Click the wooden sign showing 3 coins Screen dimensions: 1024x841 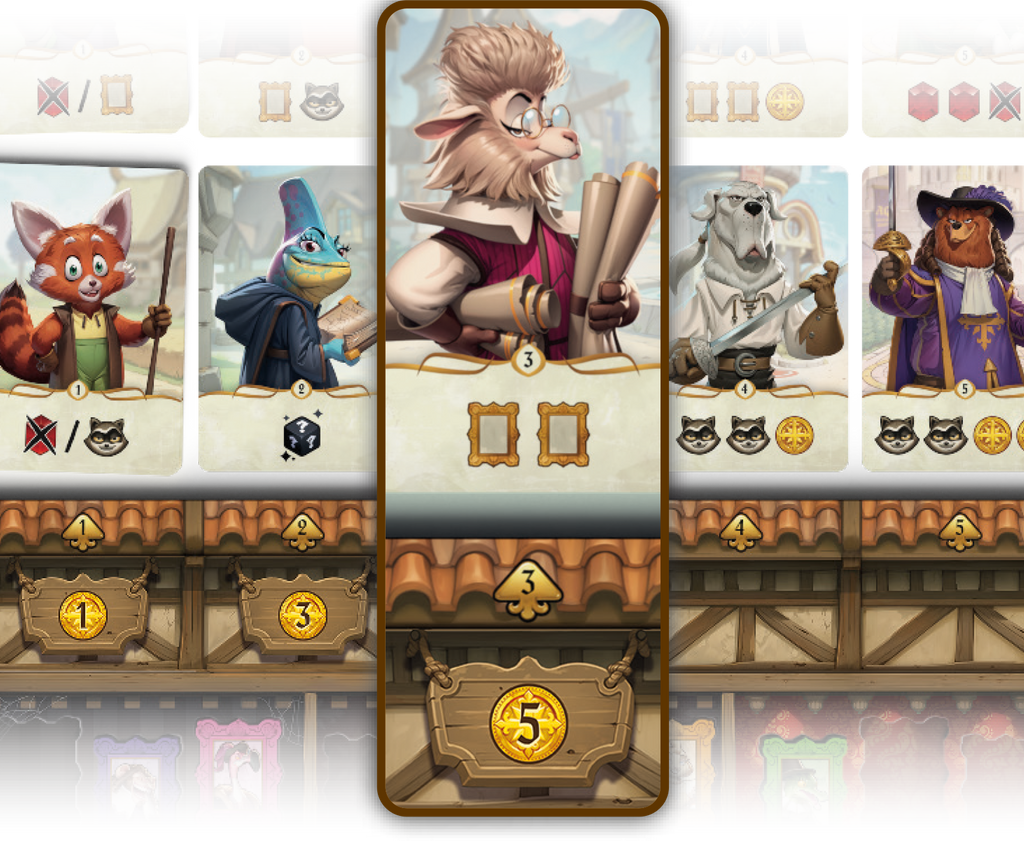[302, 614]
